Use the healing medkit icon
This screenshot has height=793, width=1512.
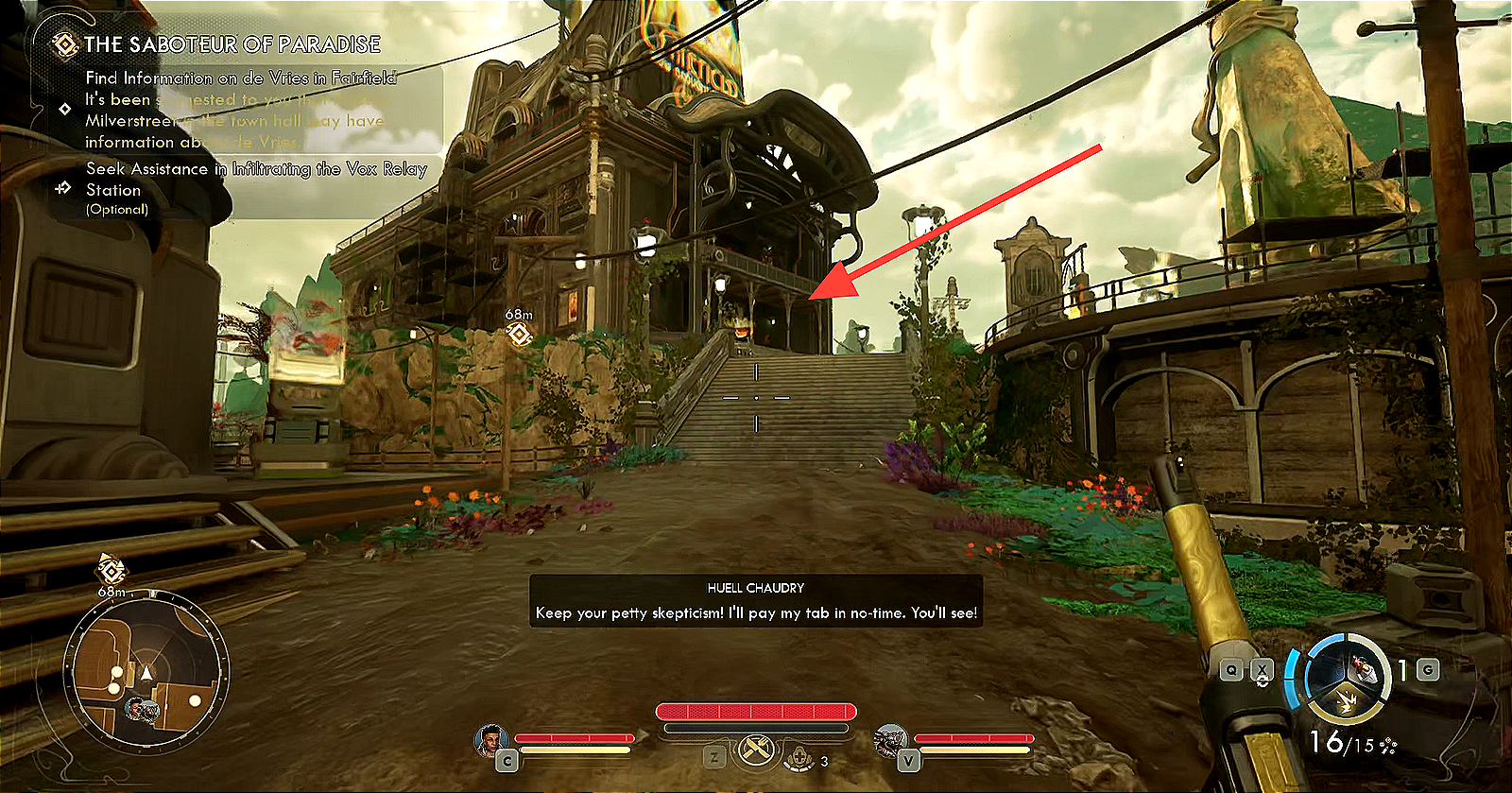tap(799, 757)
